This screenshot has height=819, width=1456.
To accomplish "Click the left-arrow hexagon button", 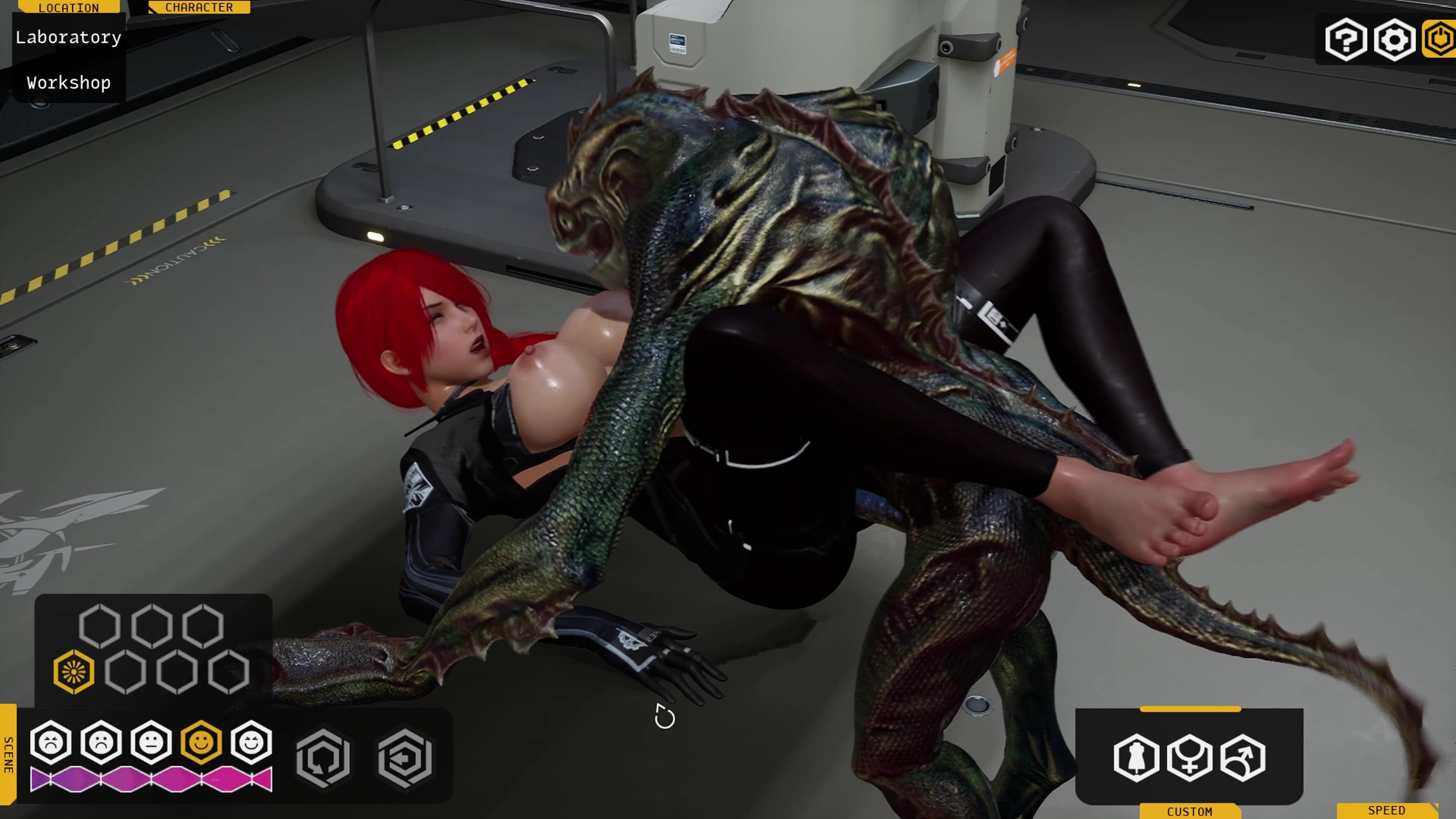I will coord(405,758).
